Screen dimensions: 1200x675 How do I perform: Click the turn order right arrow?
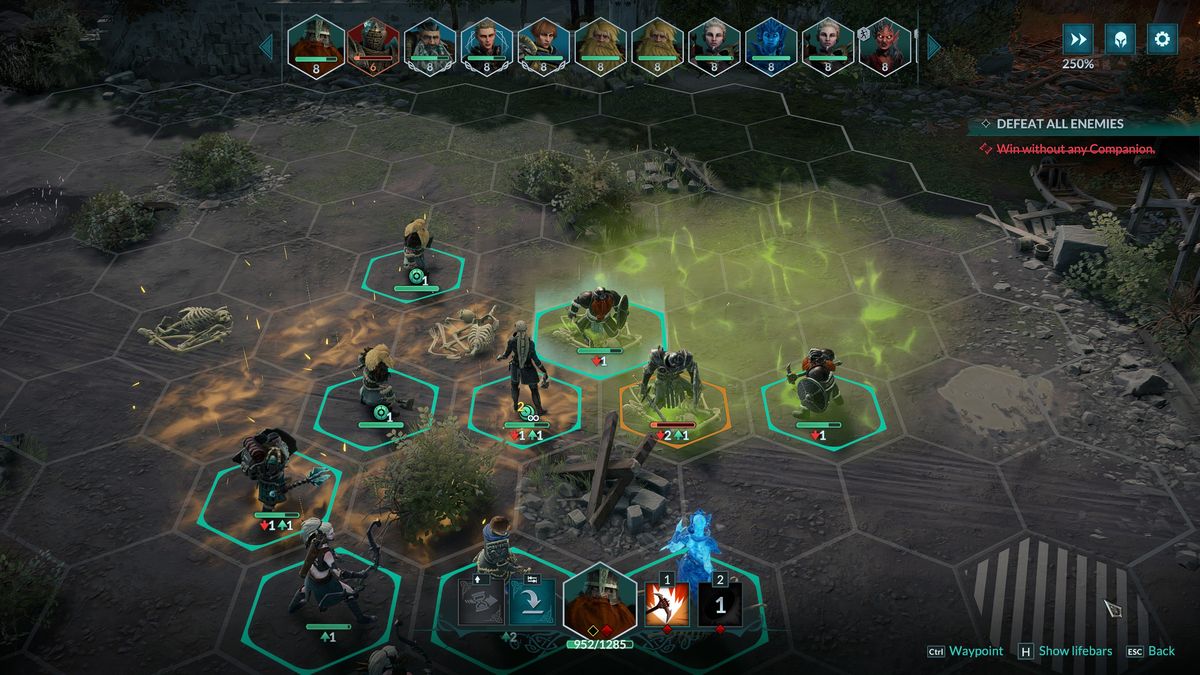click(x=933, y=46)
